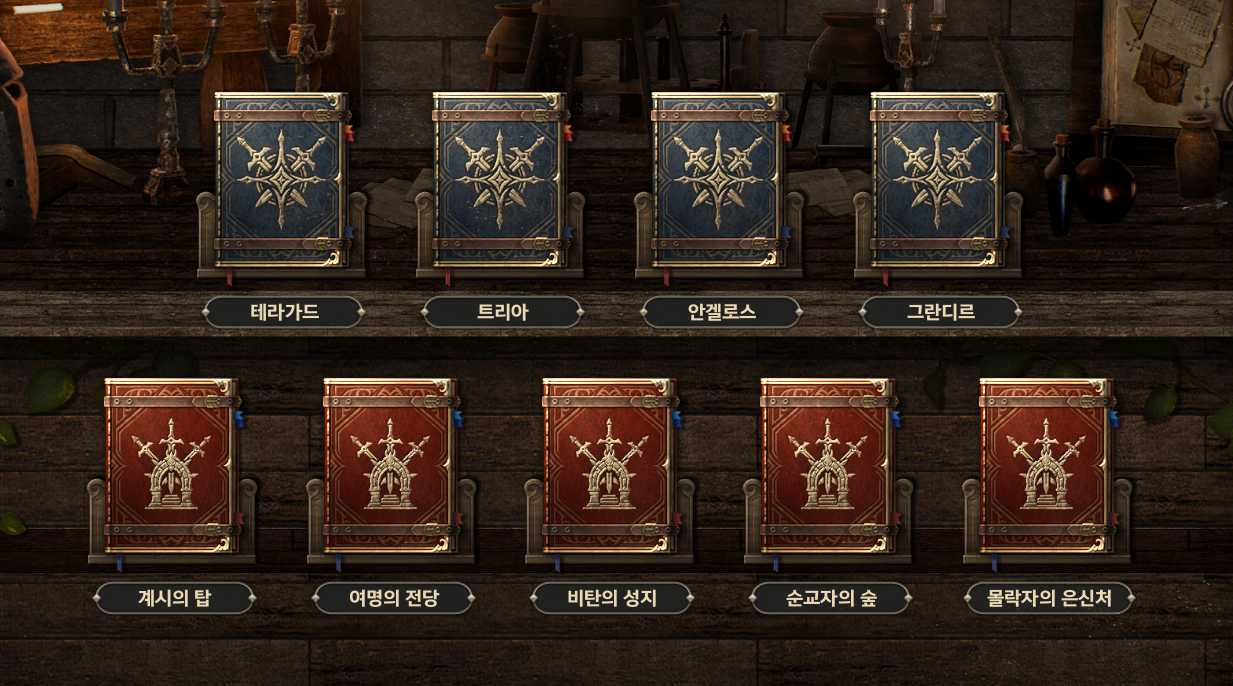Select the 그란디르 name label
The height and width of the screenshot is (686, 1233).
(x=940, y=312)
